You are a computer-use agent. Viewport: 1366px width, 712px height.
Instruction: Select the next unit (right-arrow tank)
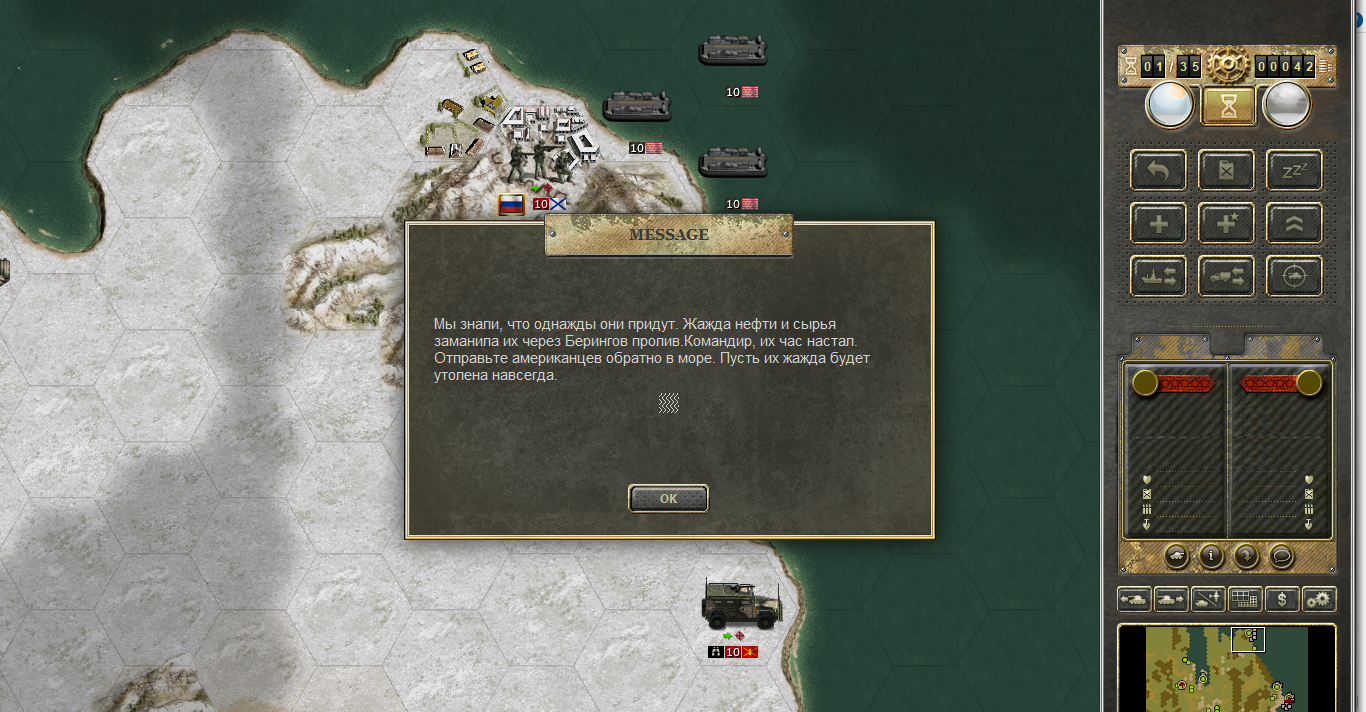[x=1171, y=599]
